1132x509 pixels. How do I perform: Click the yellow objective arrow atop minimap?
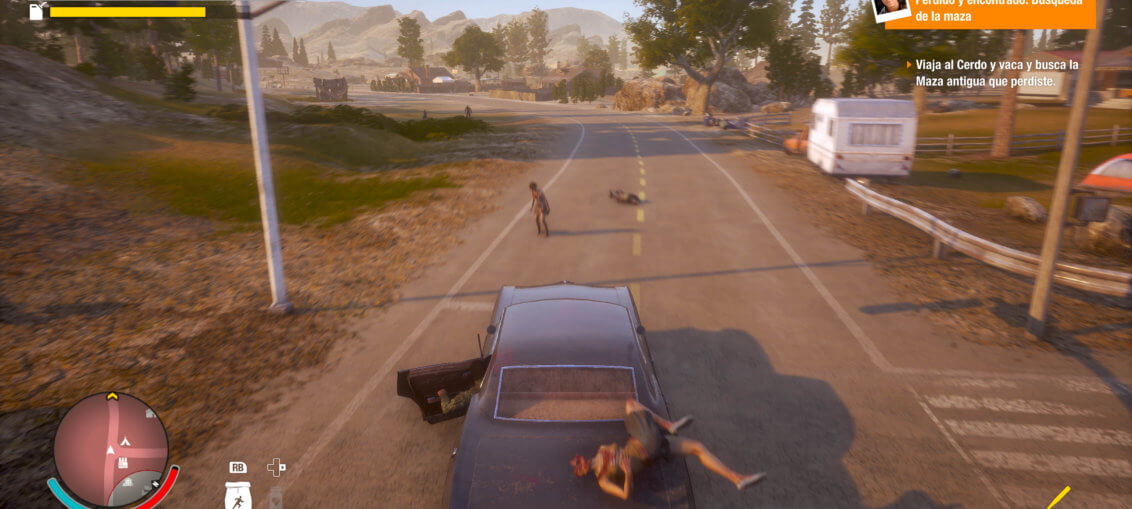tap(112, 397)
